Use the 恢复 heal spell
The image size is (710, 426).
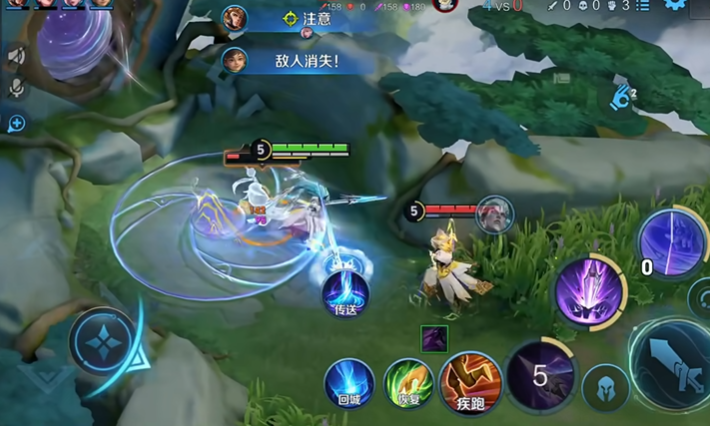point(408,382)
